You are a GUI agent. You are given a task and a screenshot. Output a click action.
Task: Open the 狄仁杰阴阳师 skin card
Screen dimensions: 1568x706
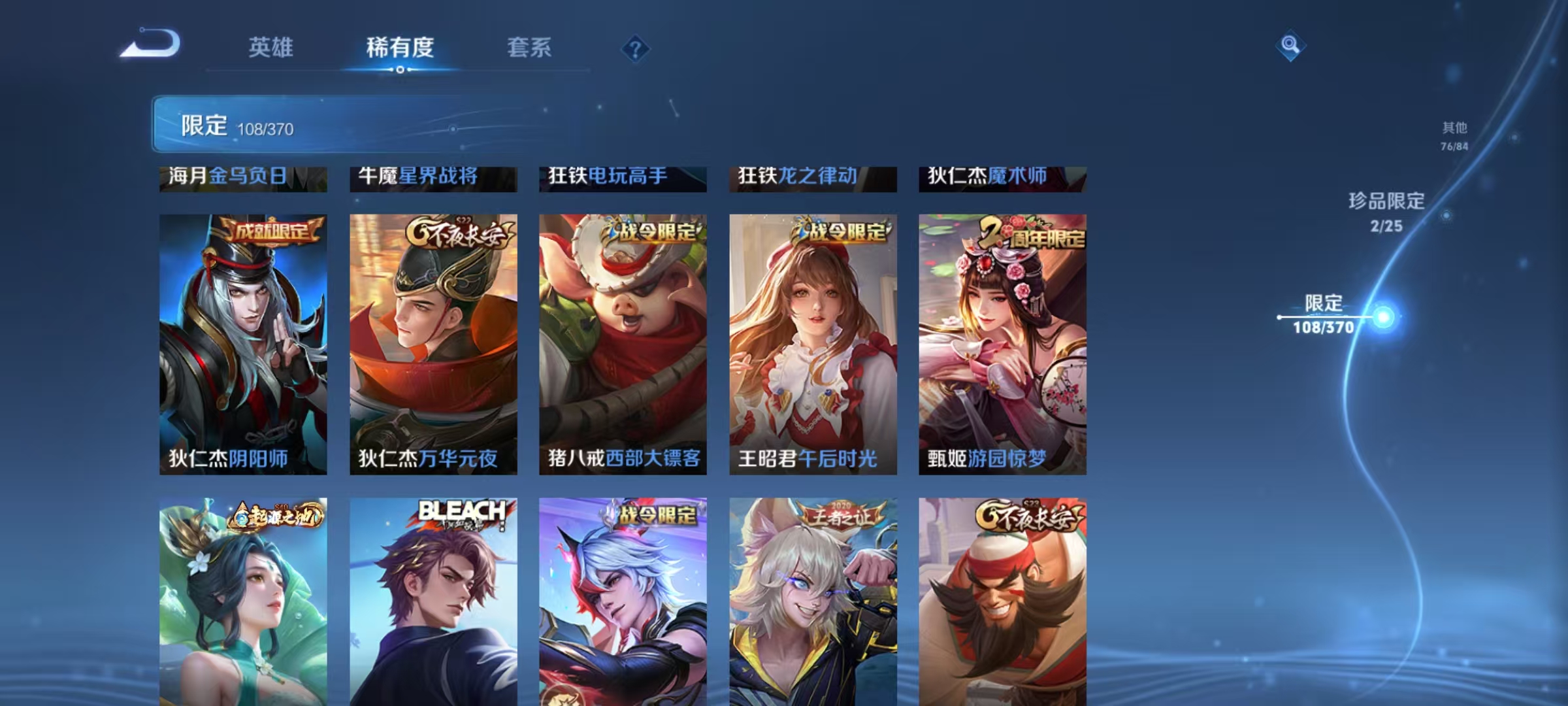click(243, 346)
